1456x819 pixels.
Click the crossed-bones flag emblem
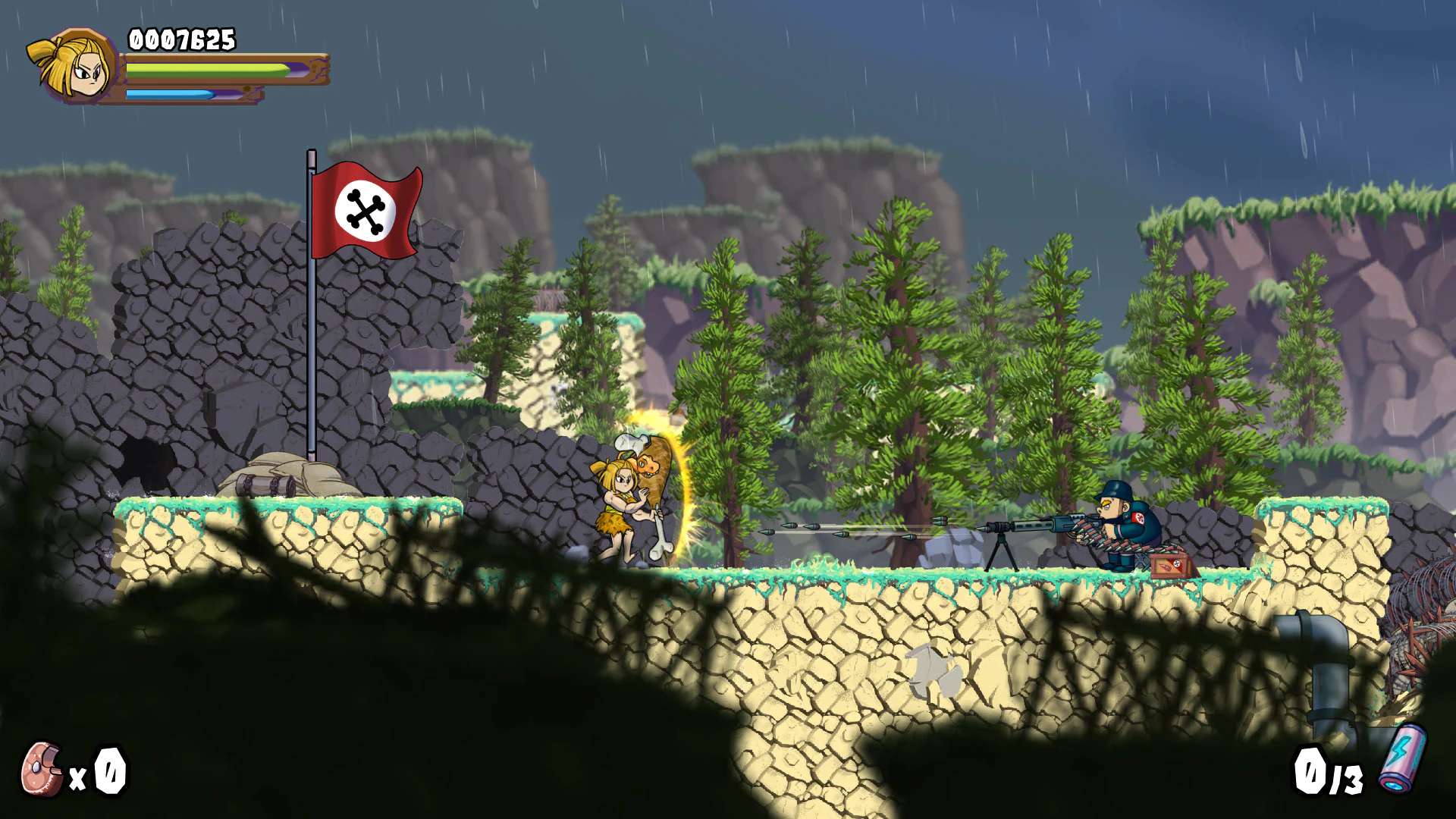point(366,212)
